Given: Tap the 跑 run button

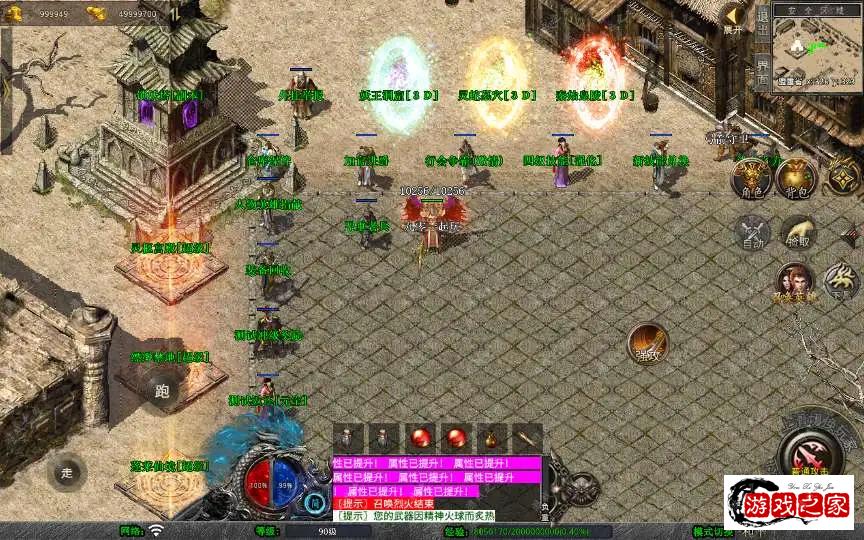Looking at the screenshot, I should [x=162, y=391].
